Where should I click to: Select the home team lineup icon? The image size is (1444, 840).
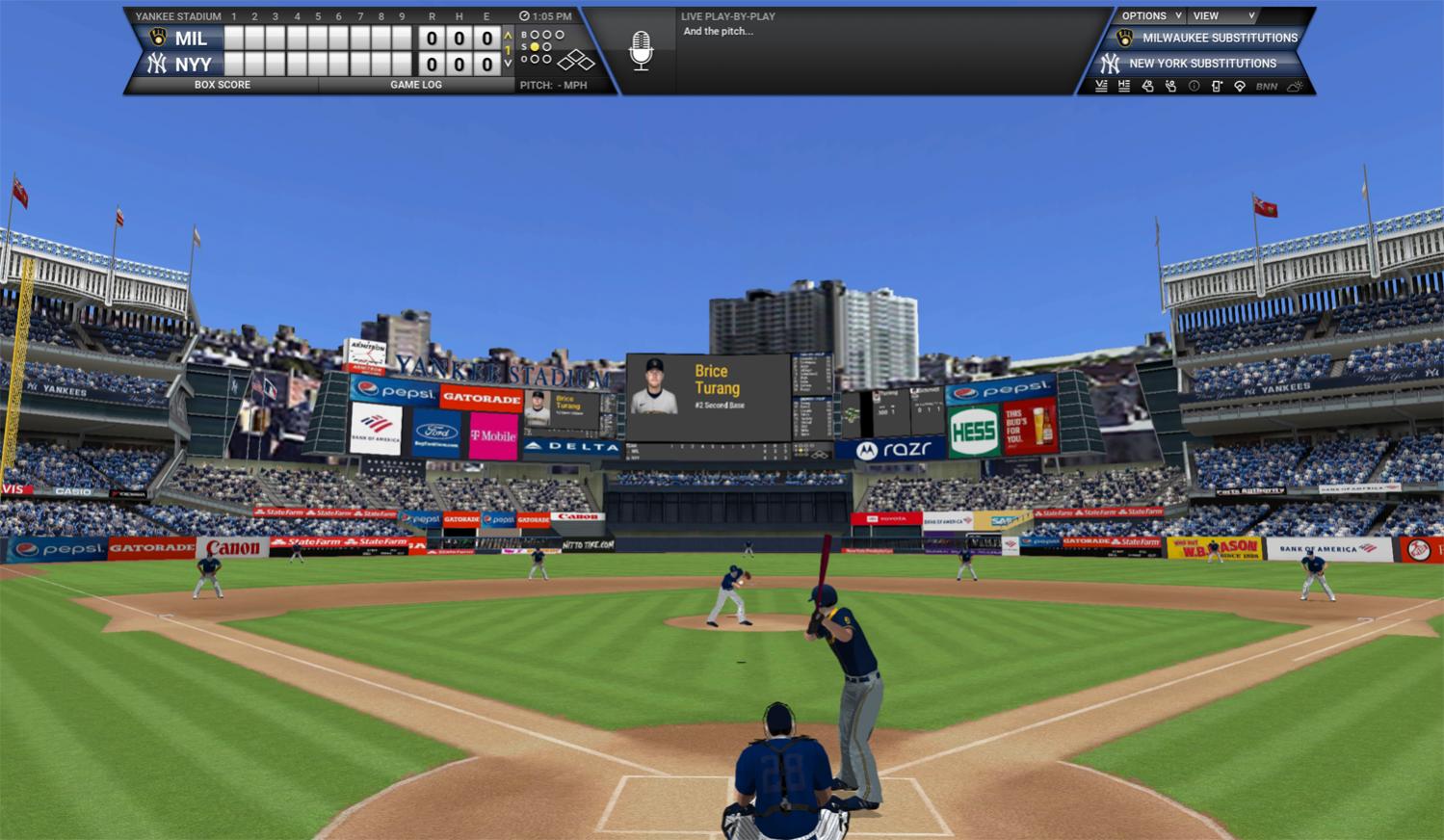1124,86
